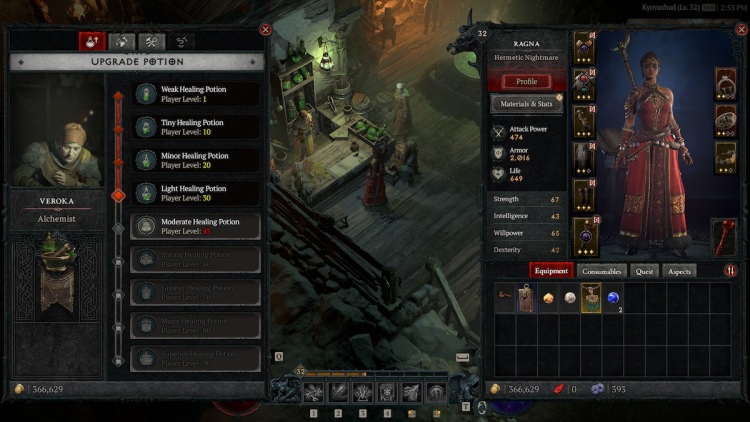This screenshot has height=422, width=750.
Task: Select the Tiny Healing Potion row
Action: click(x=196, y=128)
